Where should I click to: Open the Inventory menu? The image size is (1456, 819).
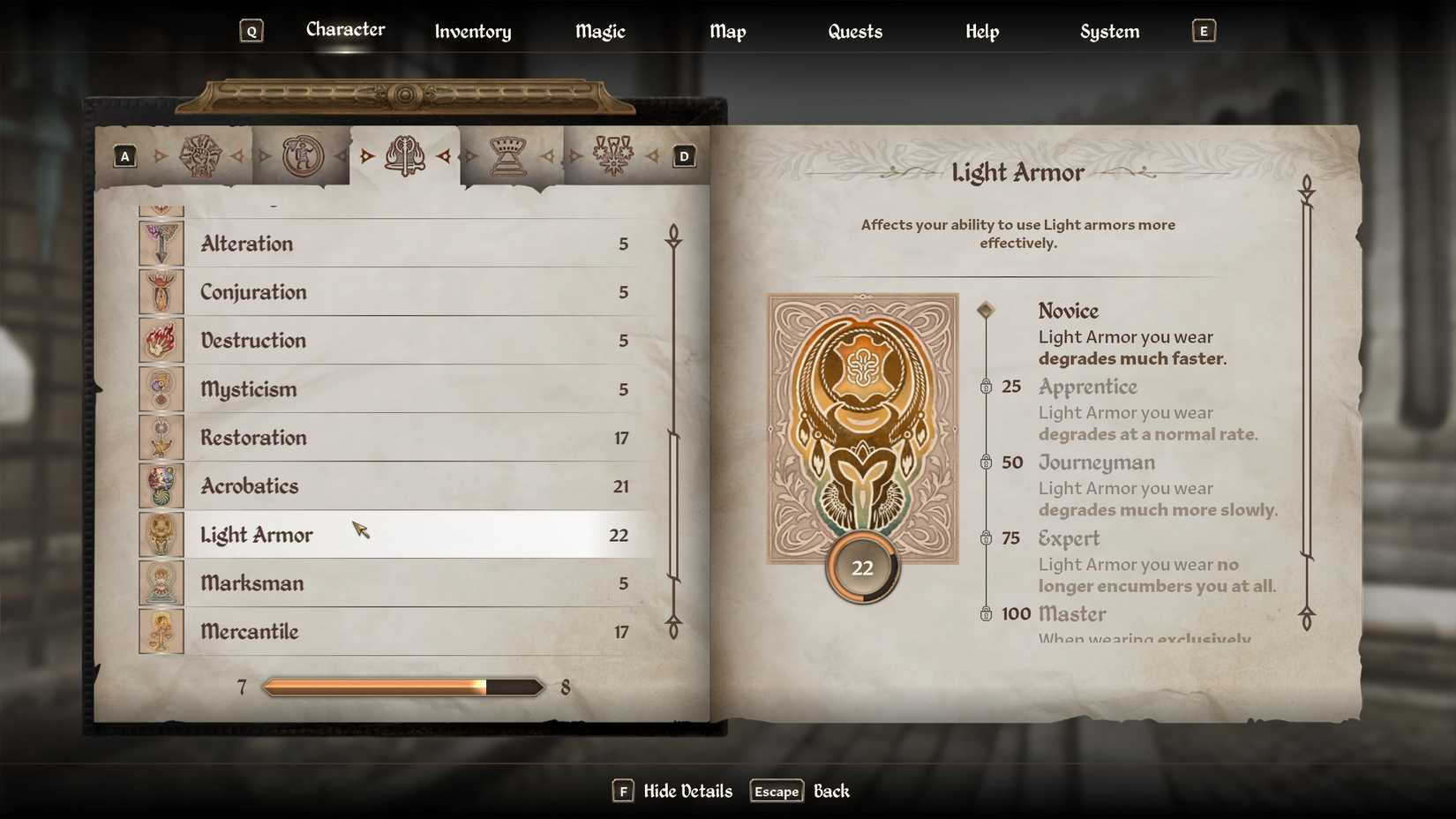[472, 32]
